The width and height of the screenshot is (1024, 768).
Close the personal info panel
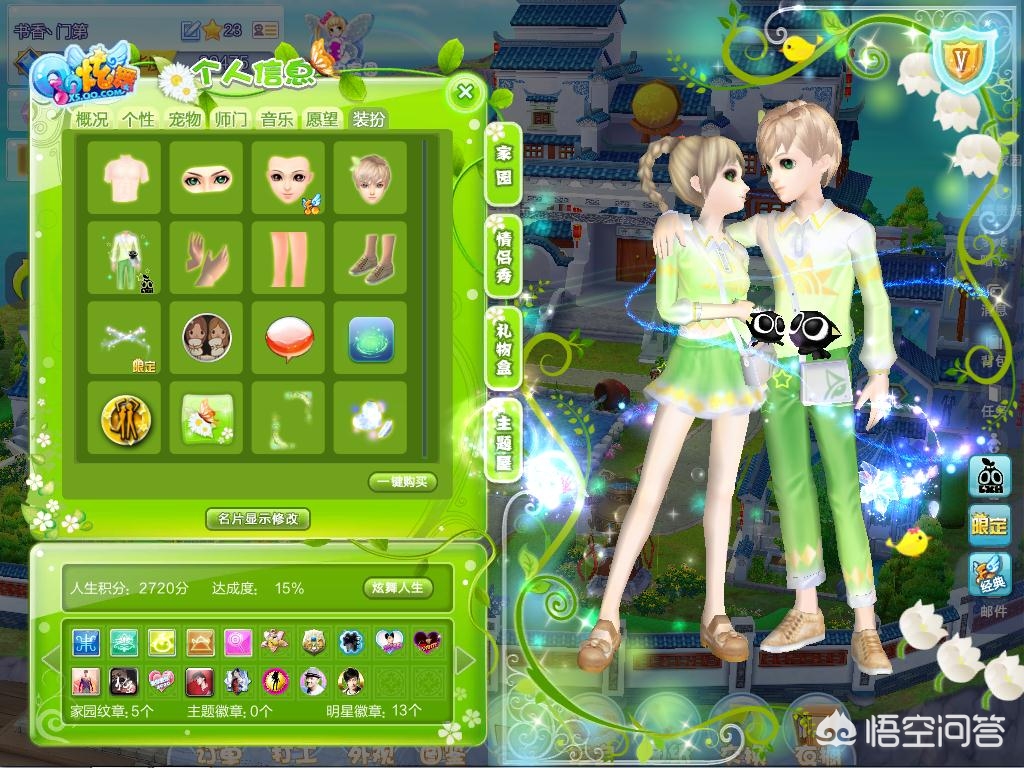point(464,93)
